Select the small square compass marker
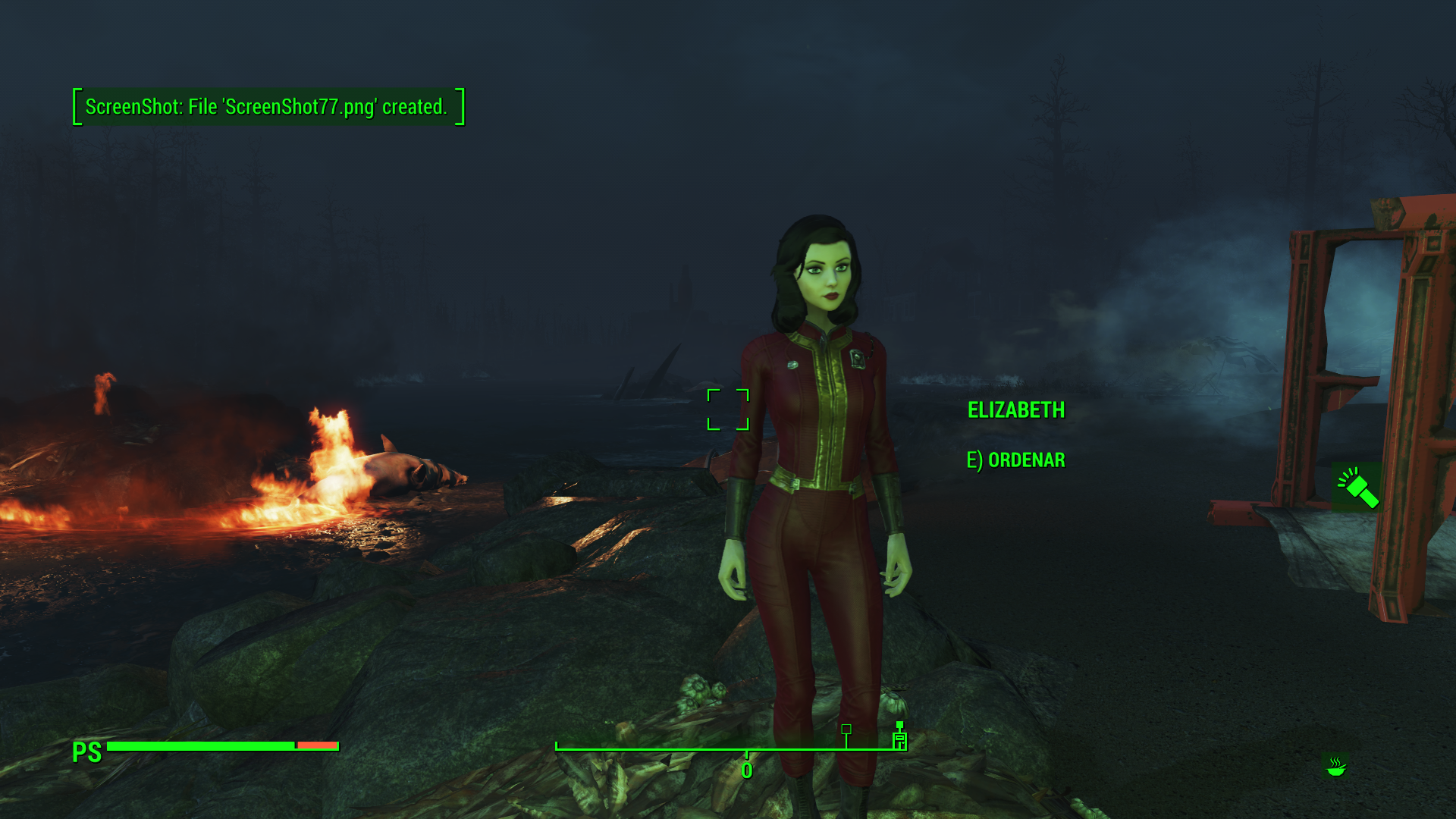Screen dimensions: 1456x819 click(x=846, y=729)
